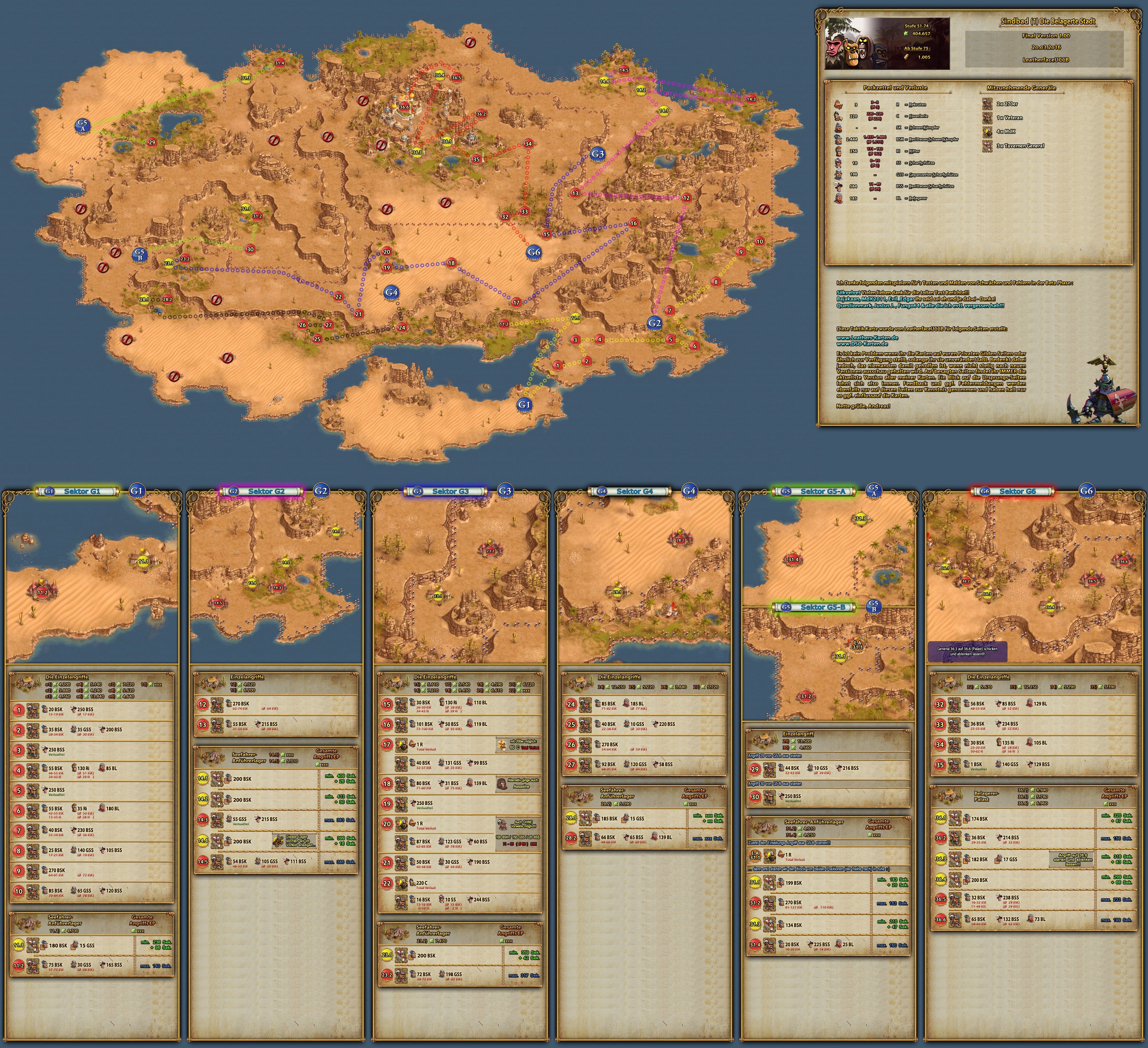Viewport: 1148px width, 1048px height.
Task: Click the blue G4 garrison marker on the island map
Action: [391, 292]
